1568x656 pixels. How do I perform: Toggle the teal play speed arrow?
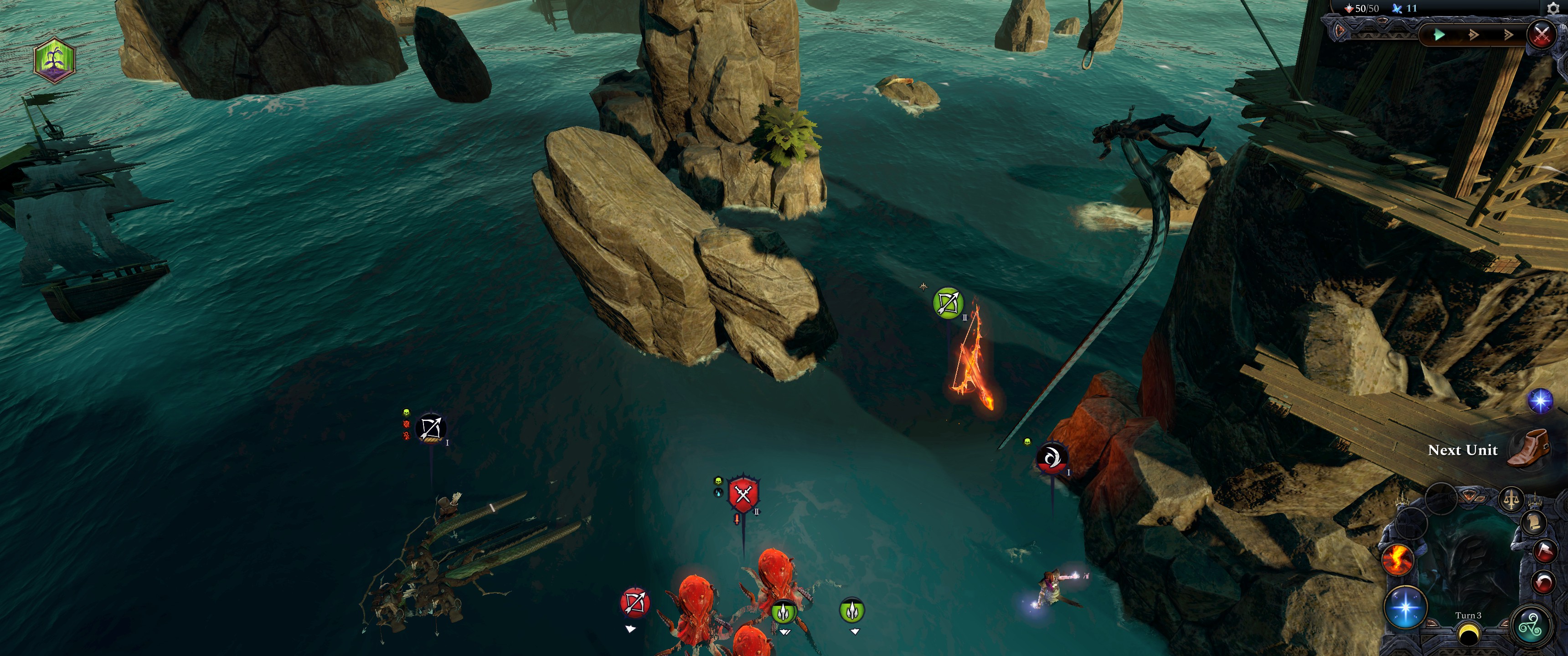[x=1439, y=35]
